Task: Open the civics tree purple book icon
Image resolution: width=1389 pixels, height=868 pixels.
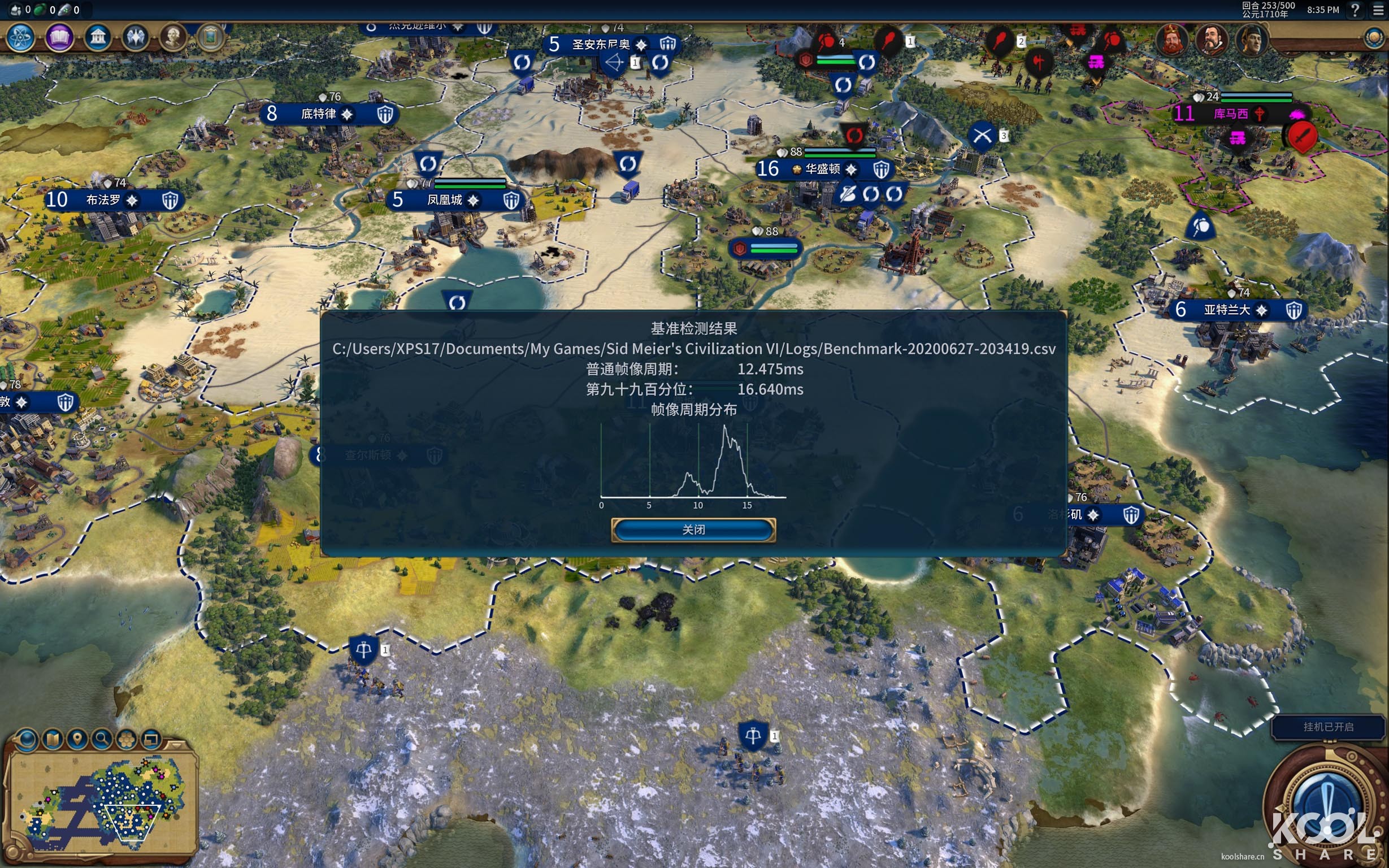Action: click(x=60, y=38)
